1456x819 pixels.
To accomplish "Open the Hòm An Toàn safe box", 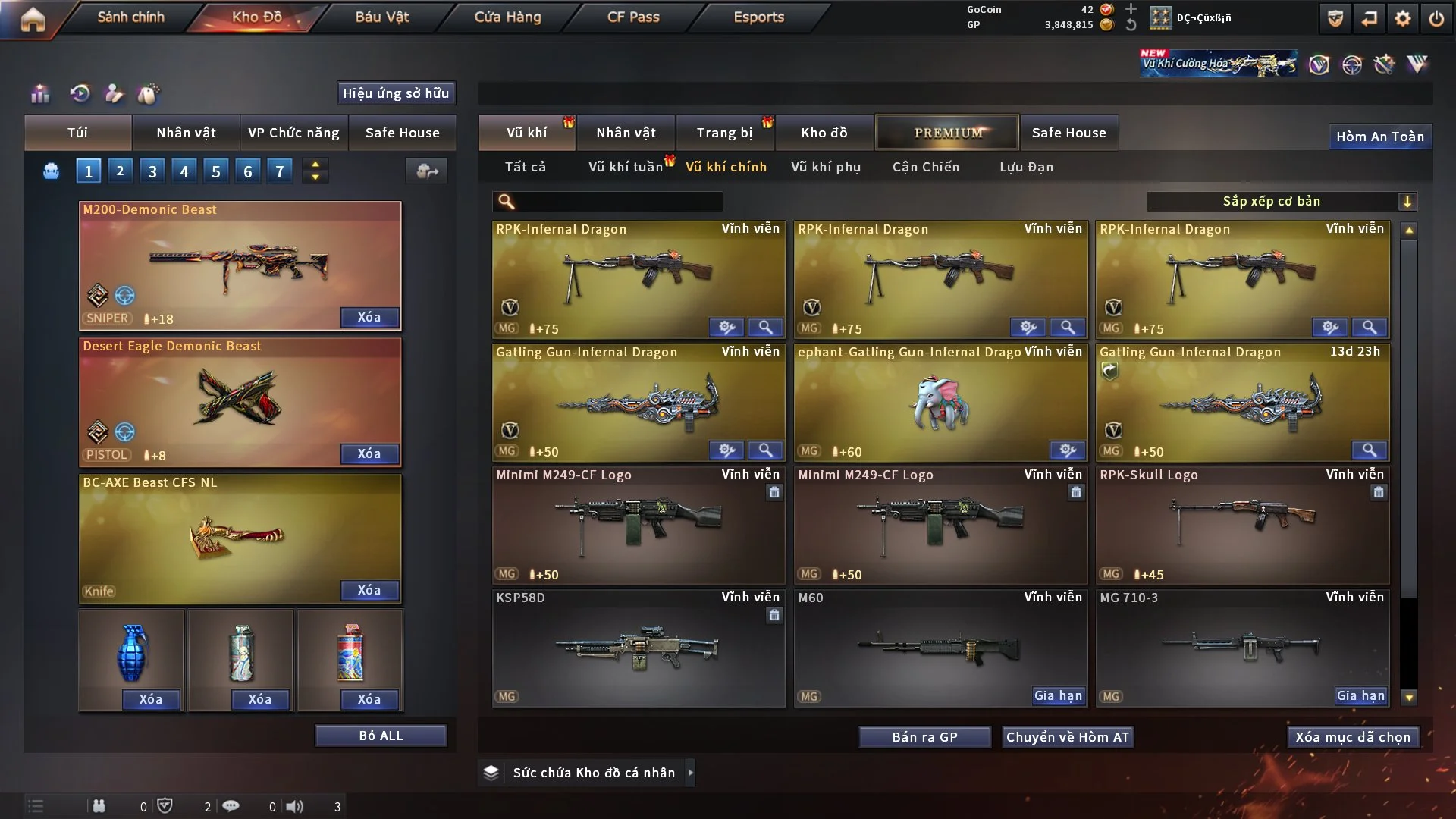I will tap(1379, 136).
